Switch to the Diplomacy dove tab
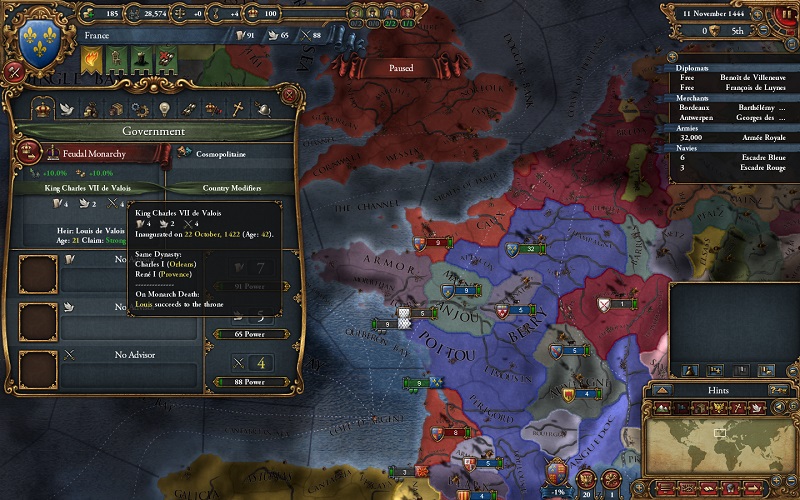The image size is (800, 500). tap(68, 108)
